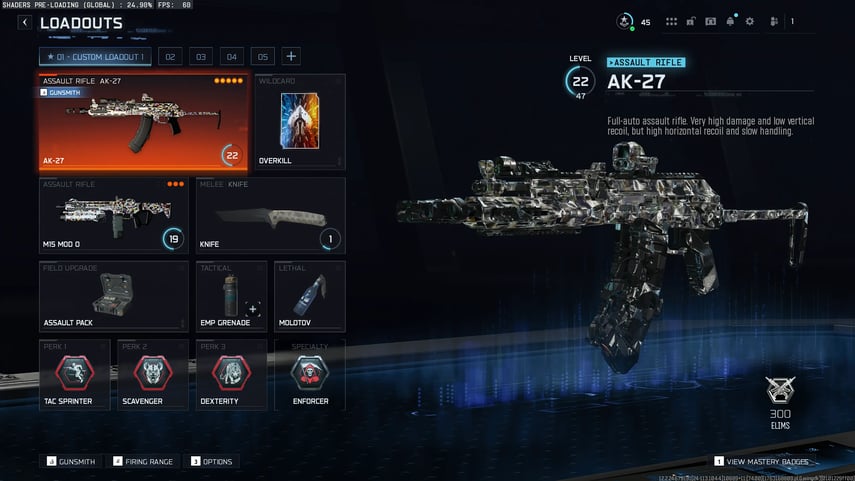Change the EMP Grenade tactical slot
Screen dimensions: 855x481
(231, 296)
